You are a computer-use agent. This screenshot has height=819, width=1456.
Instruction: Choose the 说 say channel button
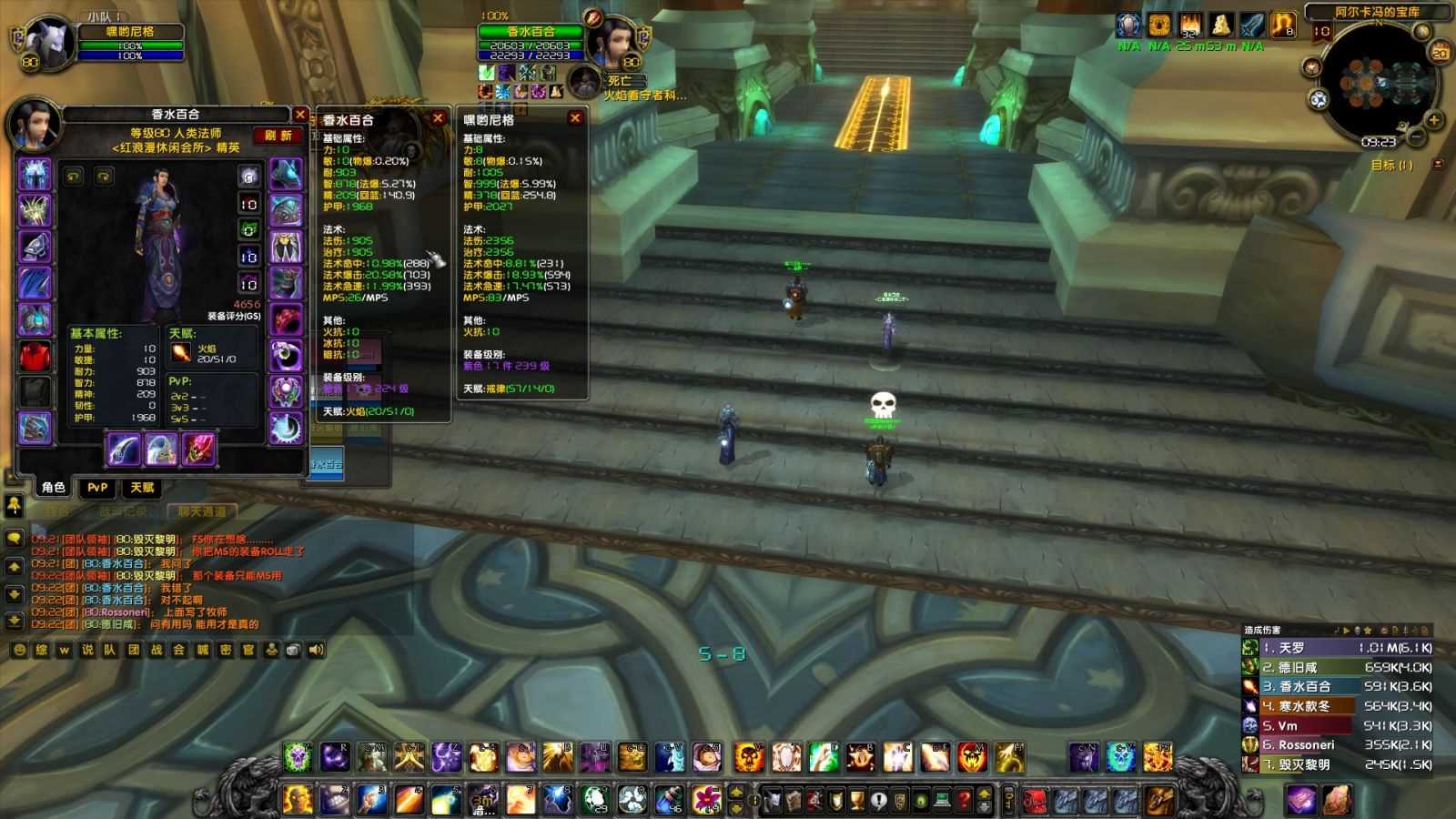87,650
